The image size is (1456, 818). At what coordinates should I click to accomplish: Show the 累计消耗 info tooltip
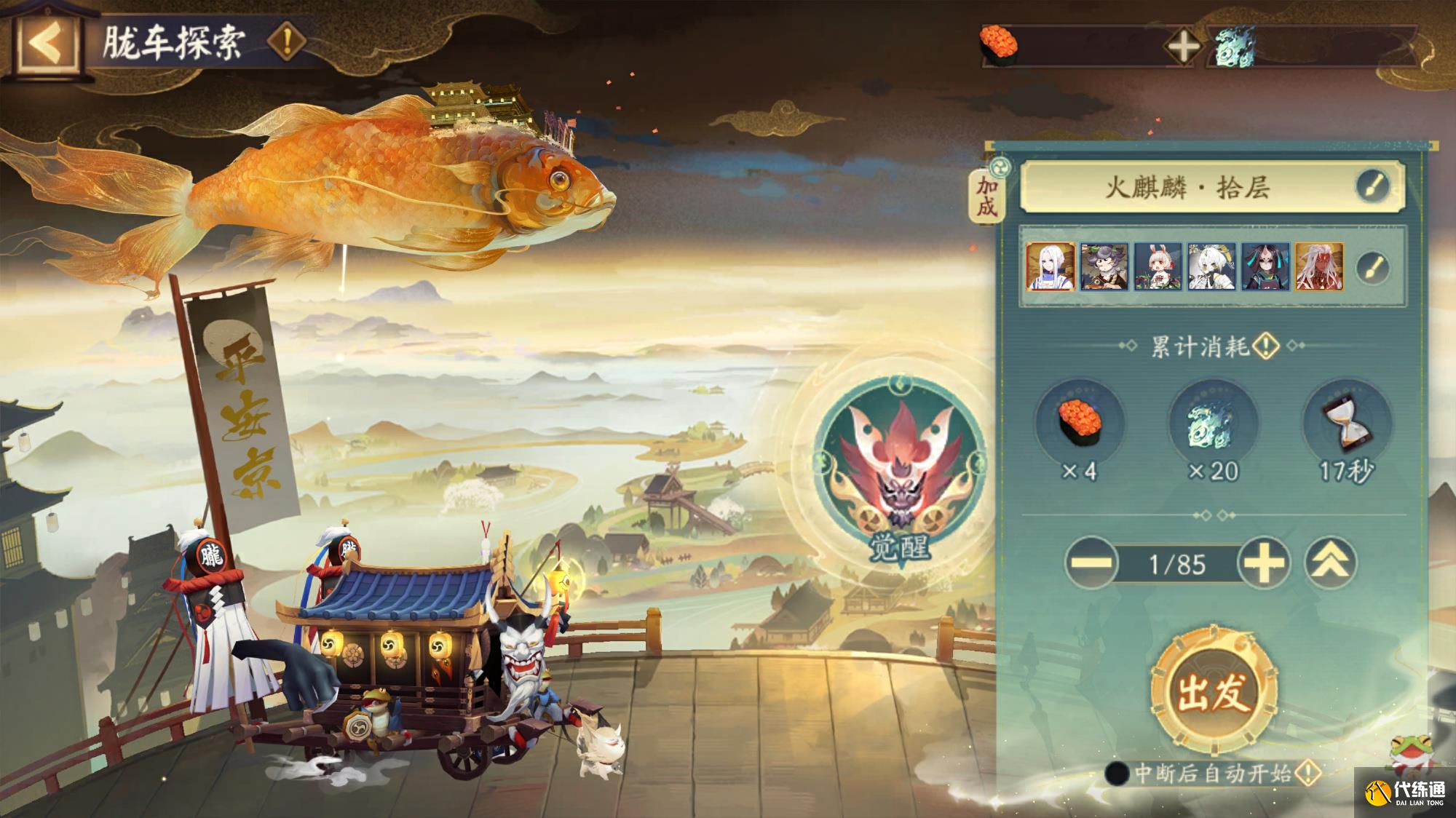[x=1267, y=346]
